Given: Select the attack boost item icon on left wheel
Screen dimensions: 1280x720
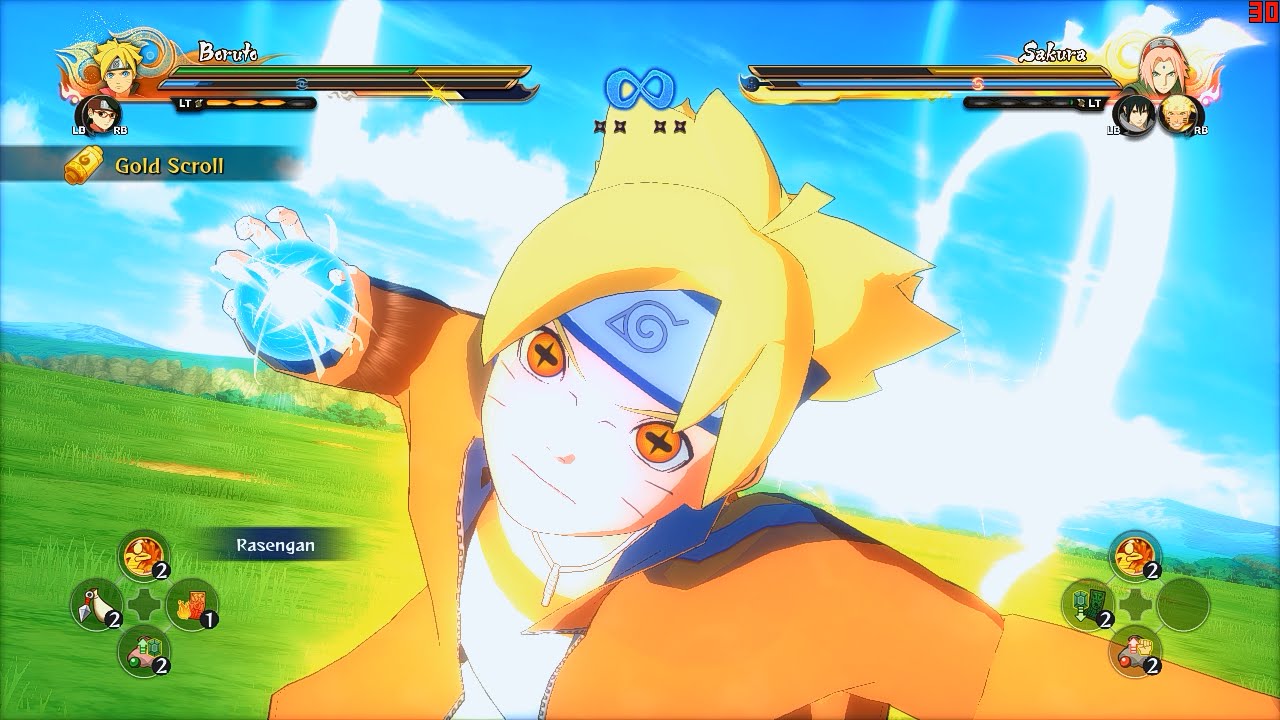Looking at the screenshot, I should [x=142, y=557].
